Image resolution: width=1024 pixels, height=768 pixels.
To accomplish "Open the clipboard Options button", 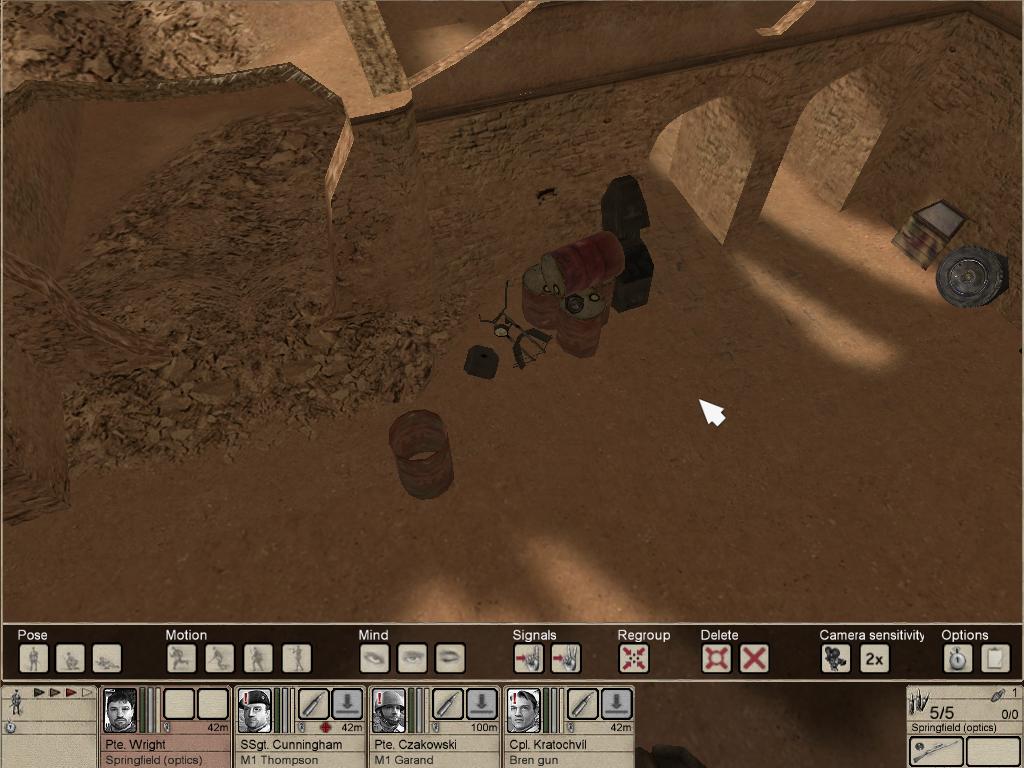I will (x=996, y=658).
